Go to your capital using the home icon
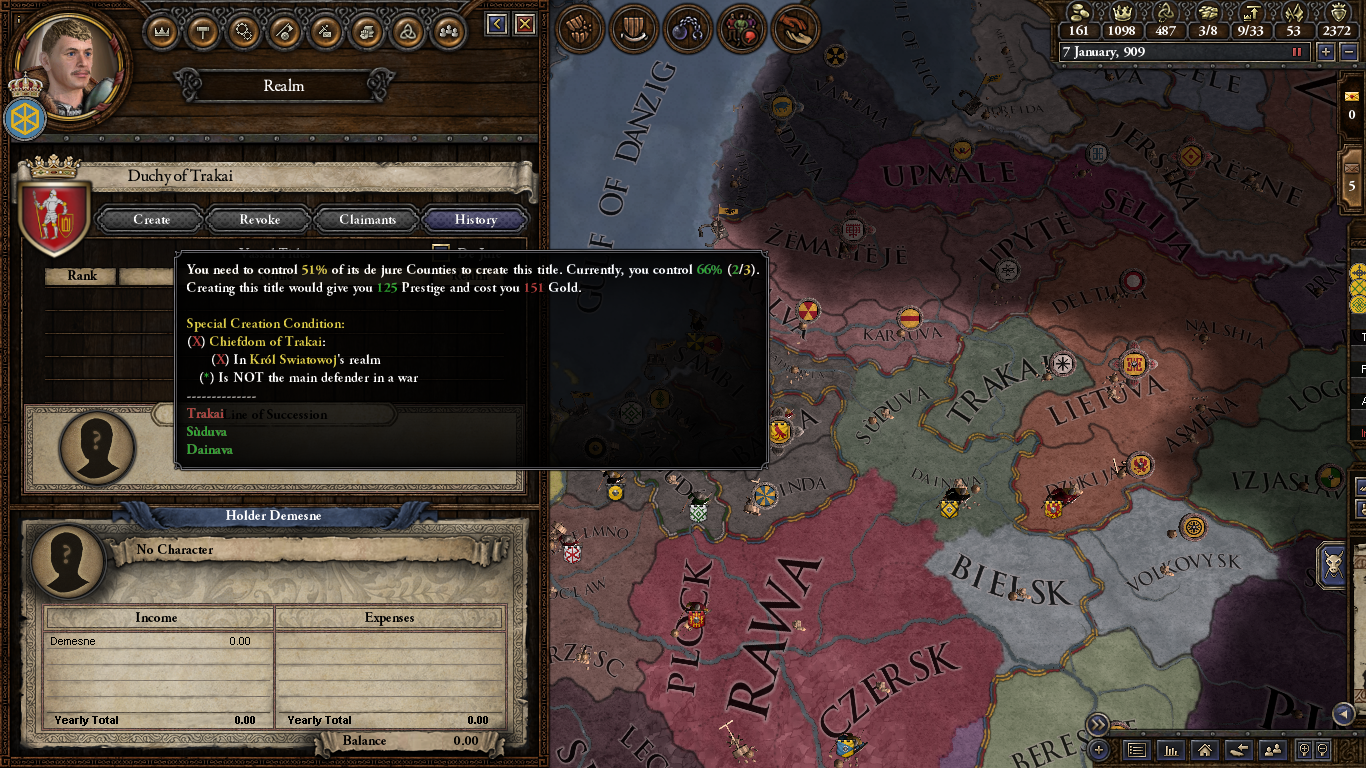 [1204, 751]
